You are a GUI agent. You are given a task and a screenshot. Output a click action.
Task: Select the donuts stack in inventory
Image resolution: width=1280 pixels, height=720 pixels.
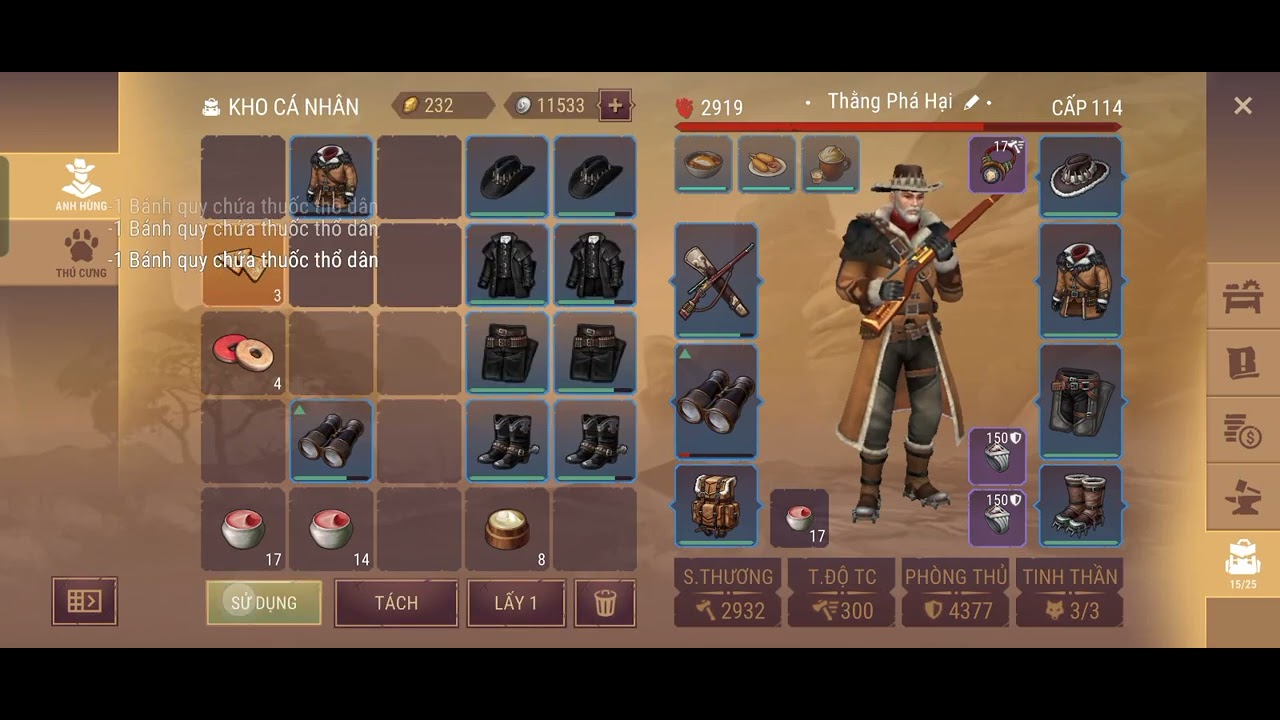point(243,352)
